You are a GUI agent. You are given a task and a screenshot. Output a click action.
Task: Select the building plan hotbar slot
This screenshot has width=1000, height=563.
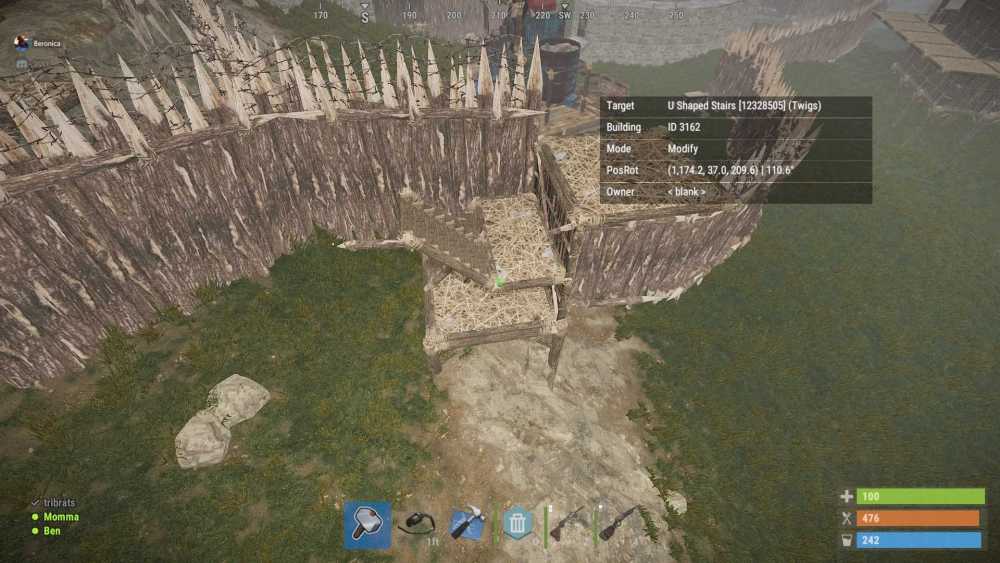(467, 524)
